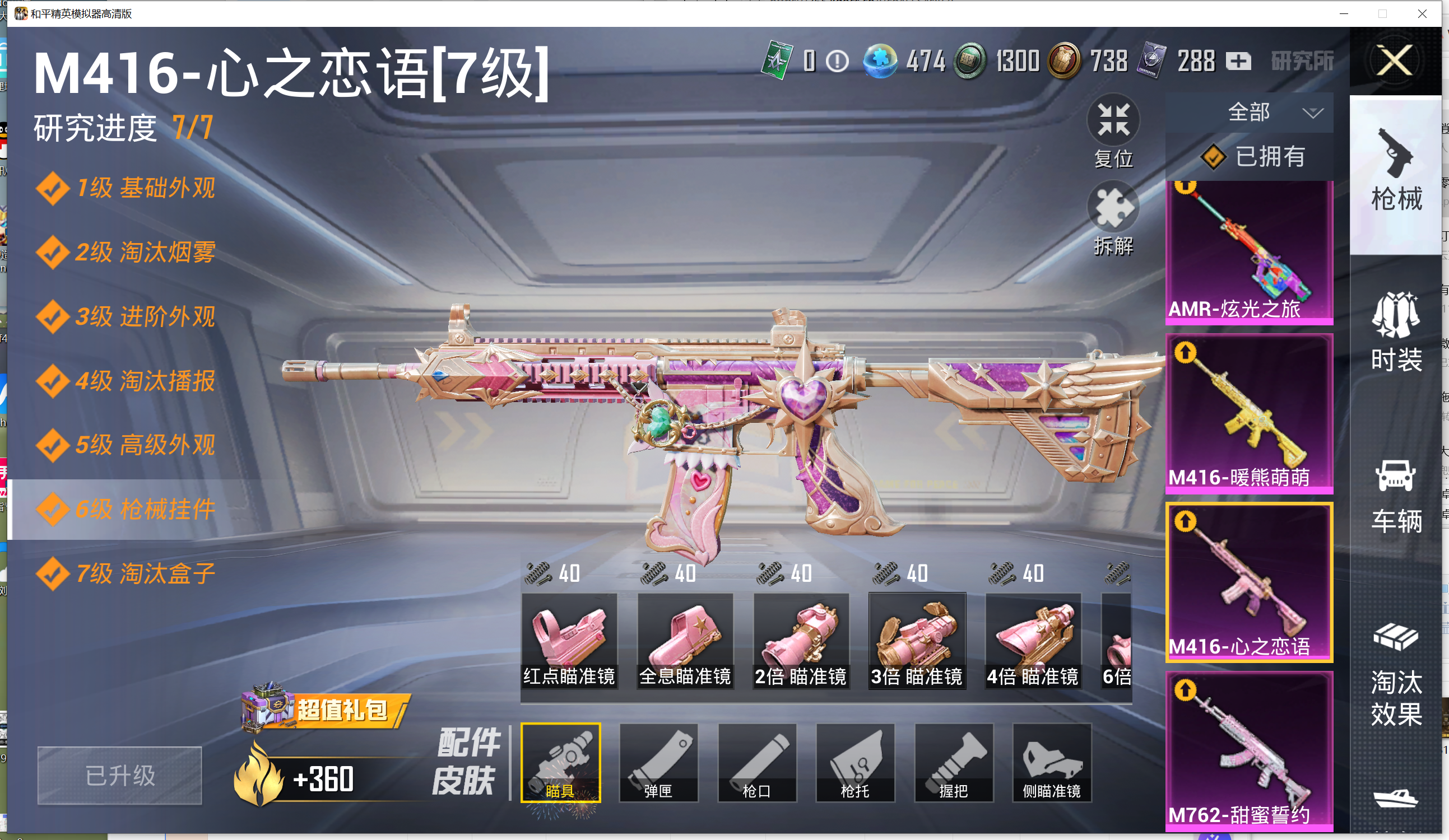Screen dimensions: 1449x840
Task: Click the 复位 reset view button
Action: 1113,132
